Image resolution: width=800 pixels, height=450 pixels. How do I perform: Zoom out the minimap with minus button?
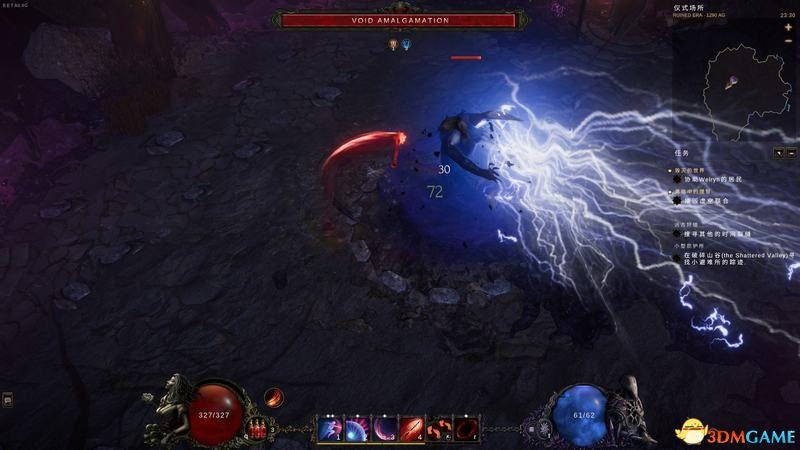click(x=788, y=42)
